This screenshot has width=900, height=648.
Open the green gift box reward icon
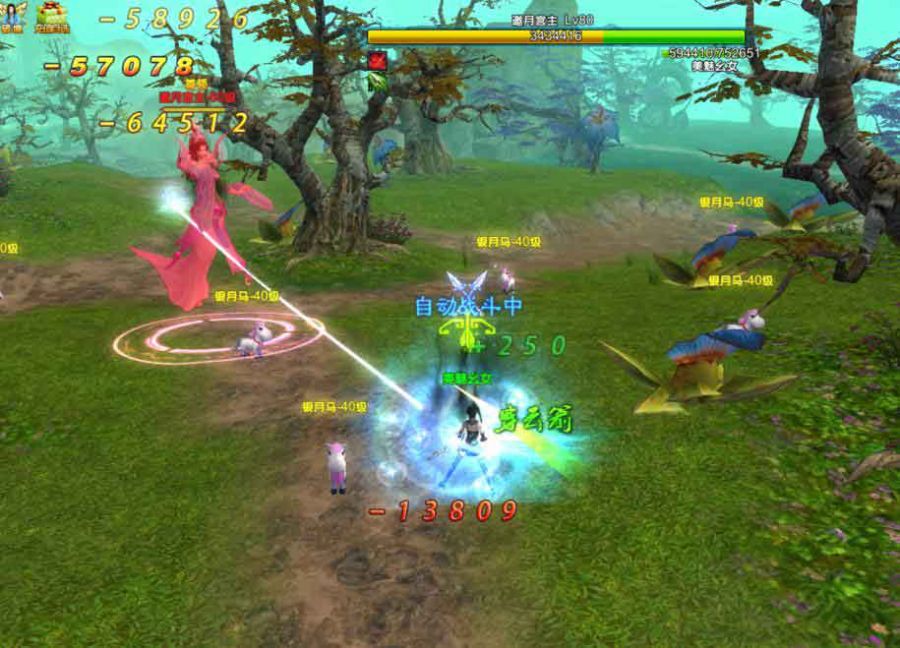(x=50, y=14)
